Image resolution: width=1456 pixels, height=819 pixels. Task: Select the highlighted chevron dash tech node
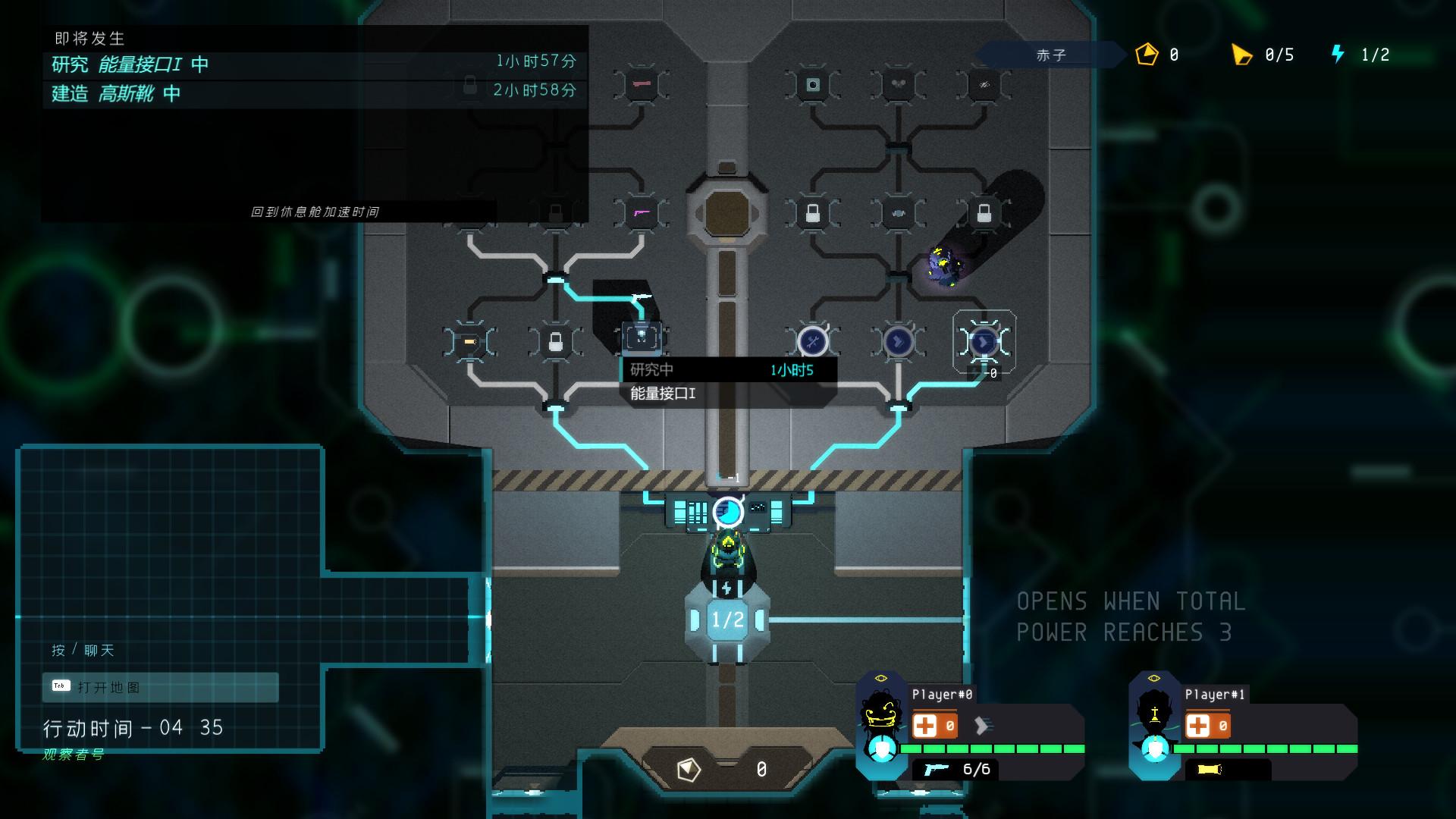(984, 342)
